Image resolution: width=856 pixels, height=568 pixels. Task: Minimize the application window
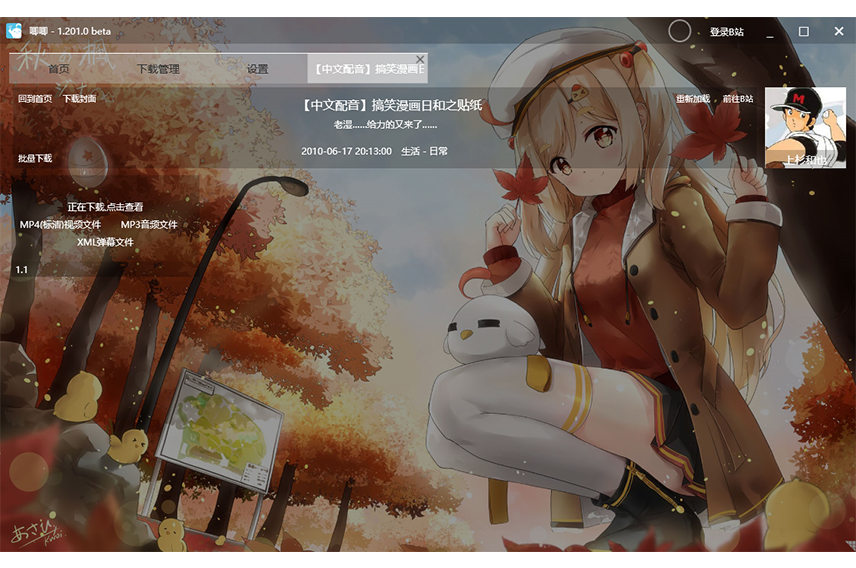[x=770, y=32]
